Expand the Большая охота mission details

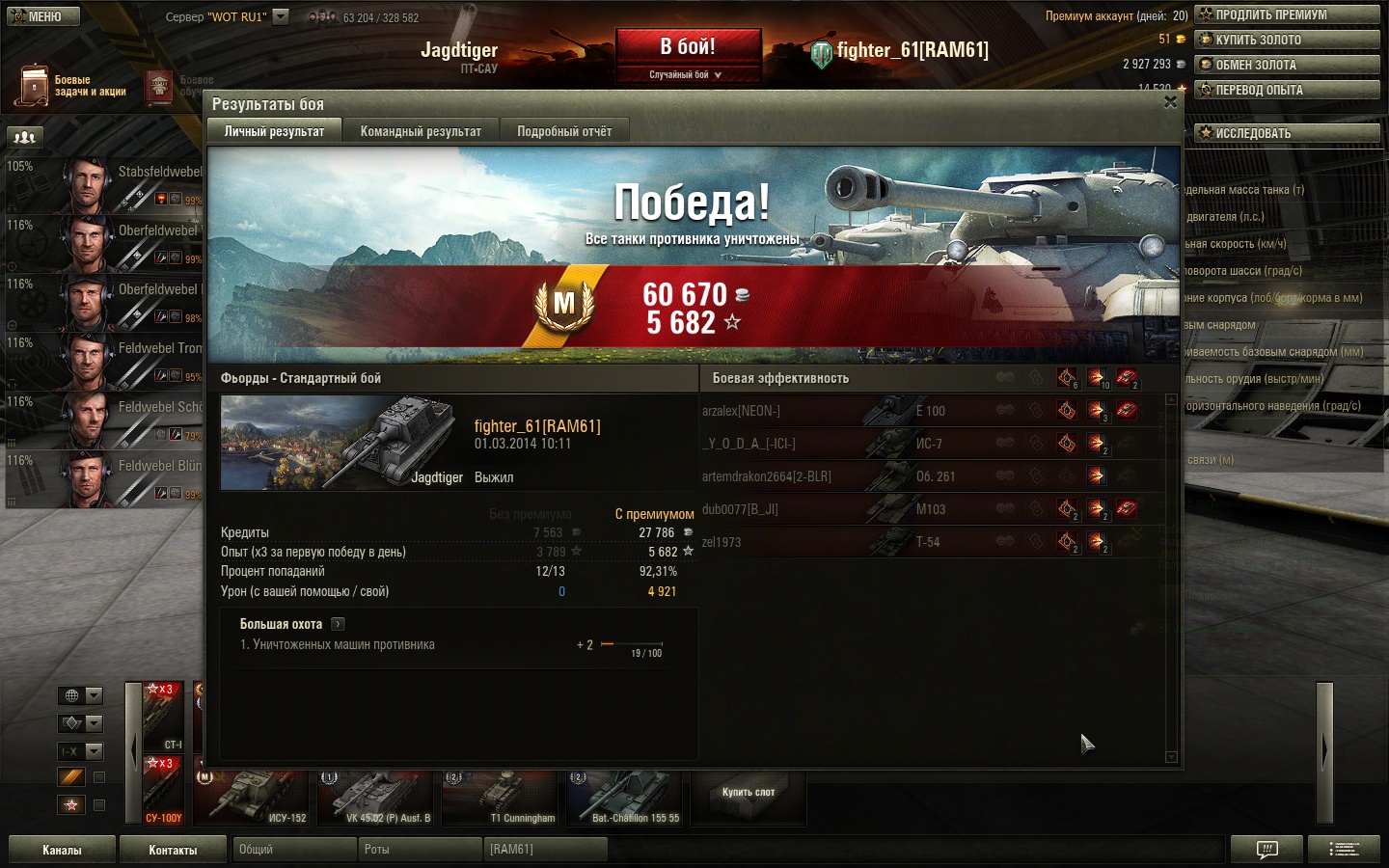[338, 624]
